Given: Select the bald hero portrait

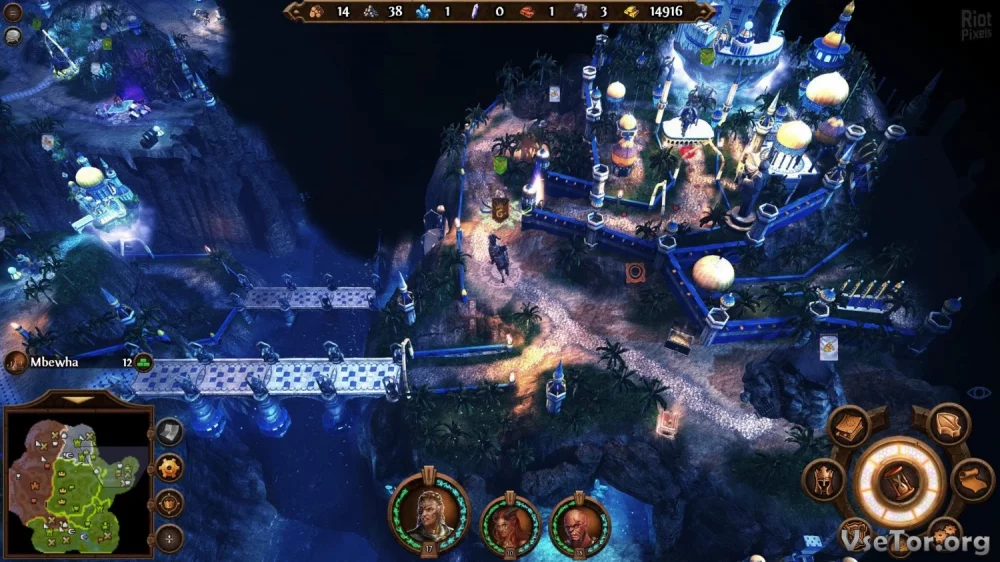Looking at the screenshot, I should [x=579, y=523].
